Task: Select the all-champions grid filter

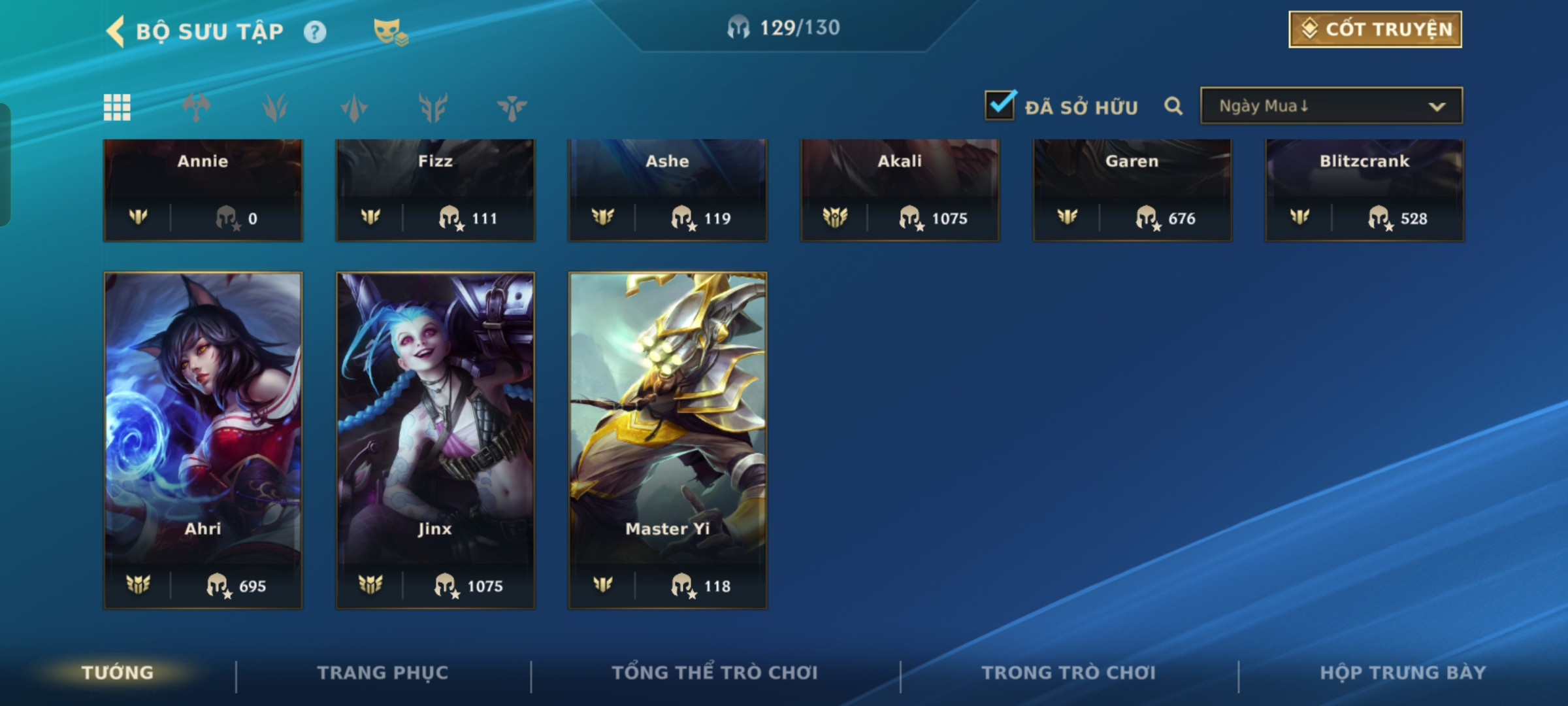Action: [x=117, y=107]
